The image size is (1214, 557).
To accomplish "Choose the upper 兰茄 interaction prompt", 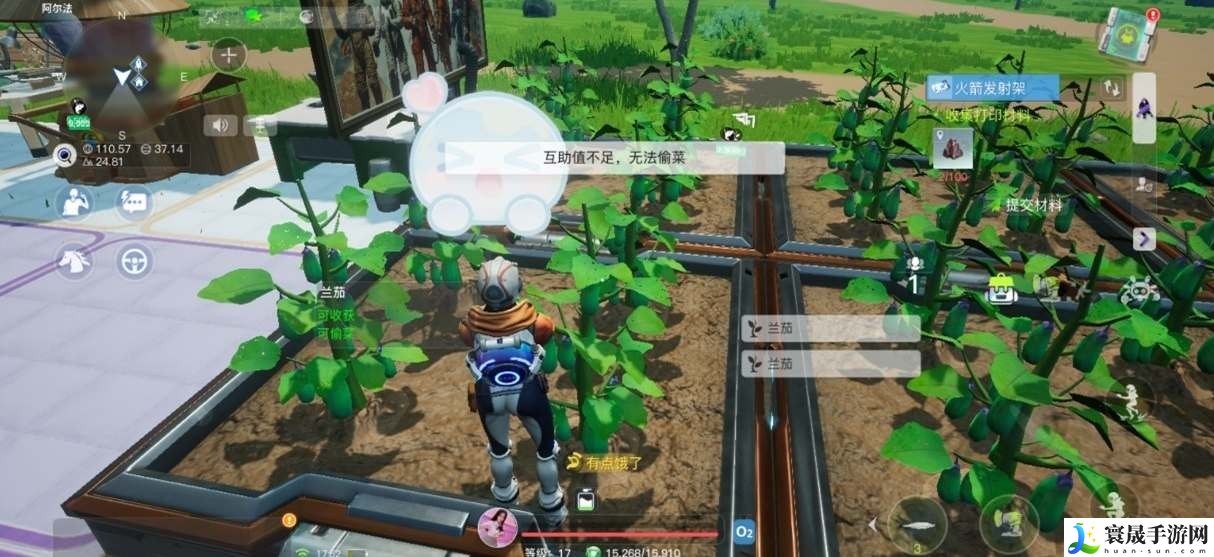I will click(829, 328).
